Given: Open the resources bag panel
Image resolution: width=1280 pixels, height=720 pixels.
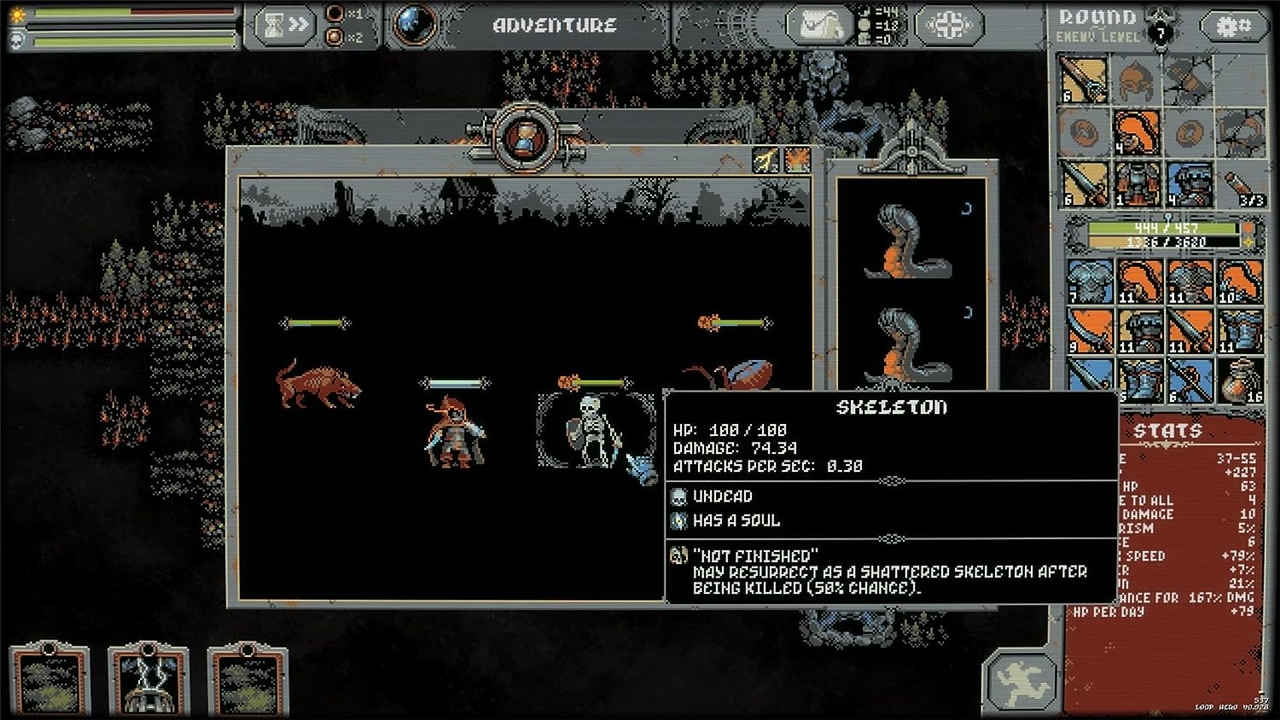Looking at the screenshot, I should pyautogui.click(x=819, y=25).
